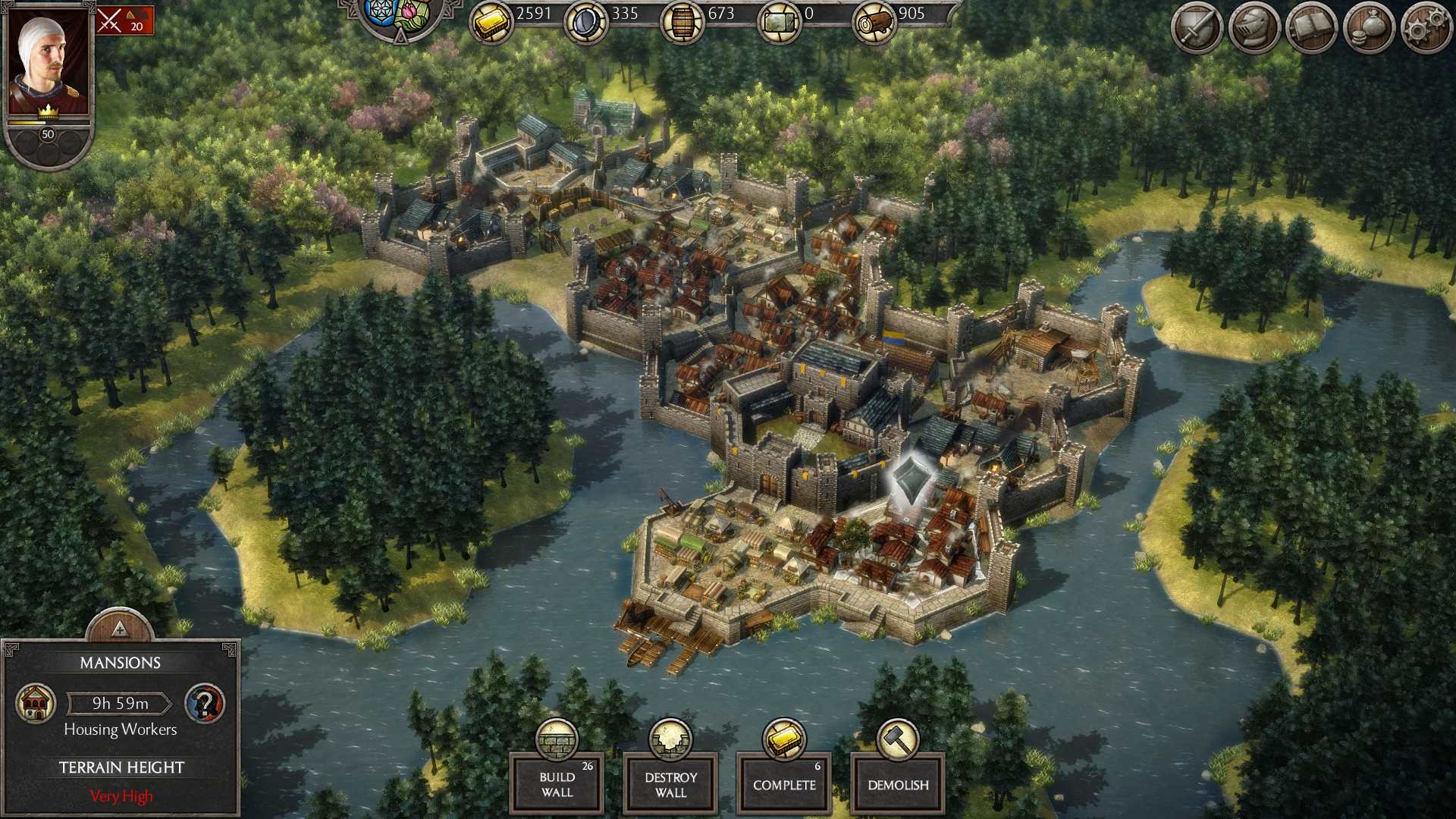The height and width of the screenshot is (819, 1456).
Task: Click the mansion house icon
Action: click(x=36, y=703)
